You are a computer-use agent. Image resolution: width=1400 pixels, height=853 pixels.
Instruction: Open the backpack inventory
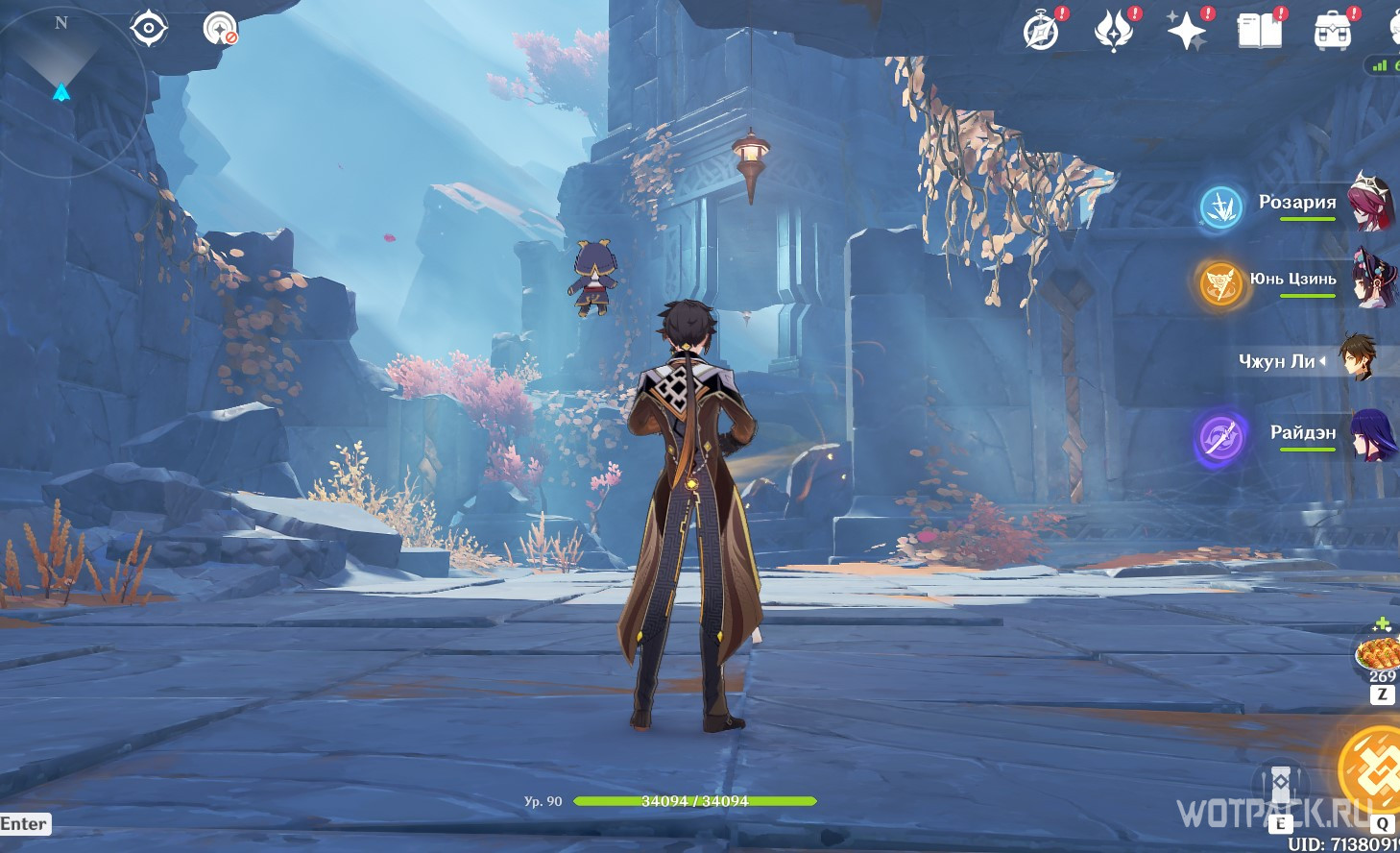pyautogui.click(x=1332, y=32)
